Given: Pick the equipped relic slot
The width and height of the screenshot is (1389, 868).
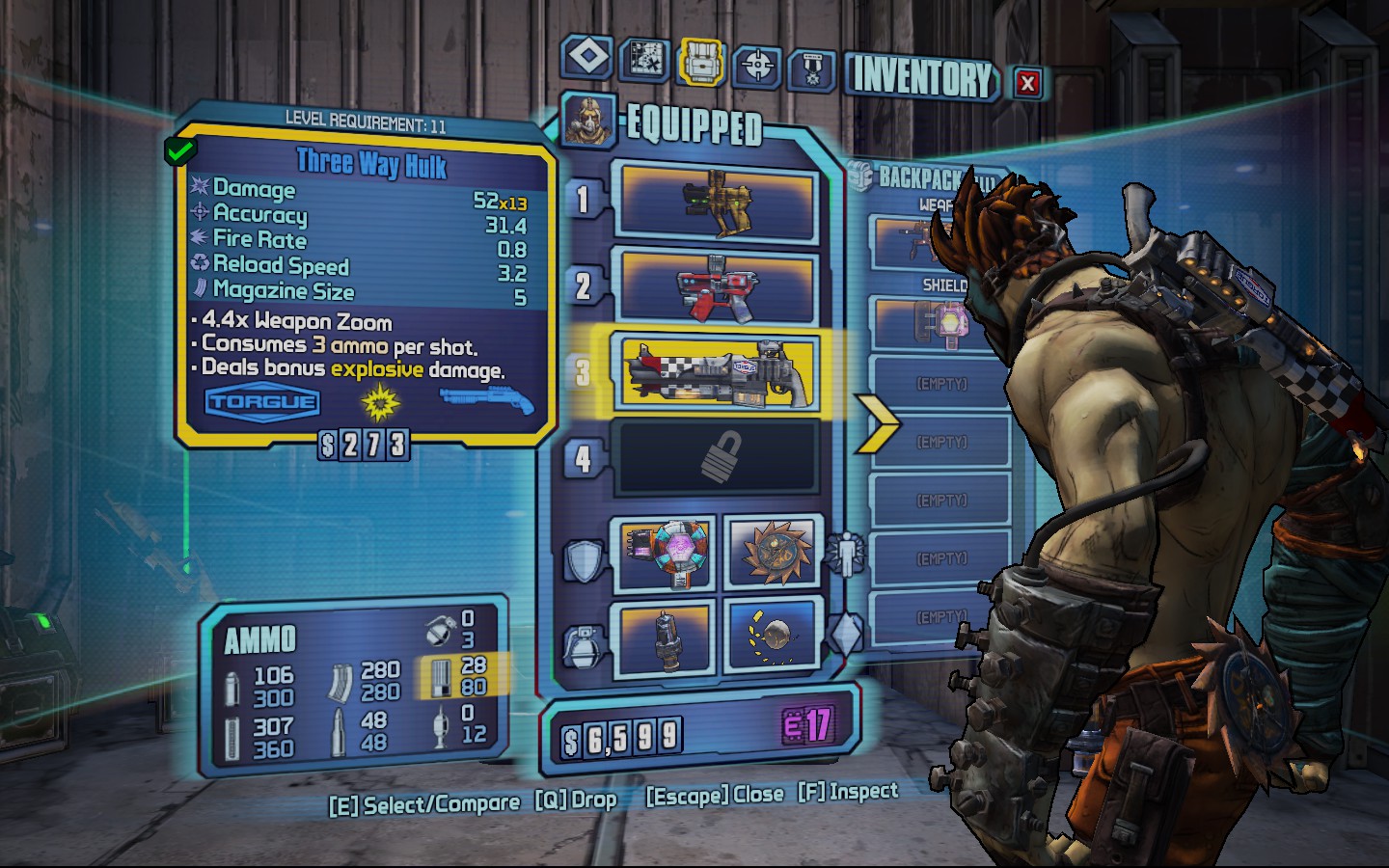Looking at the screenshot, I should tap(774, 636).
